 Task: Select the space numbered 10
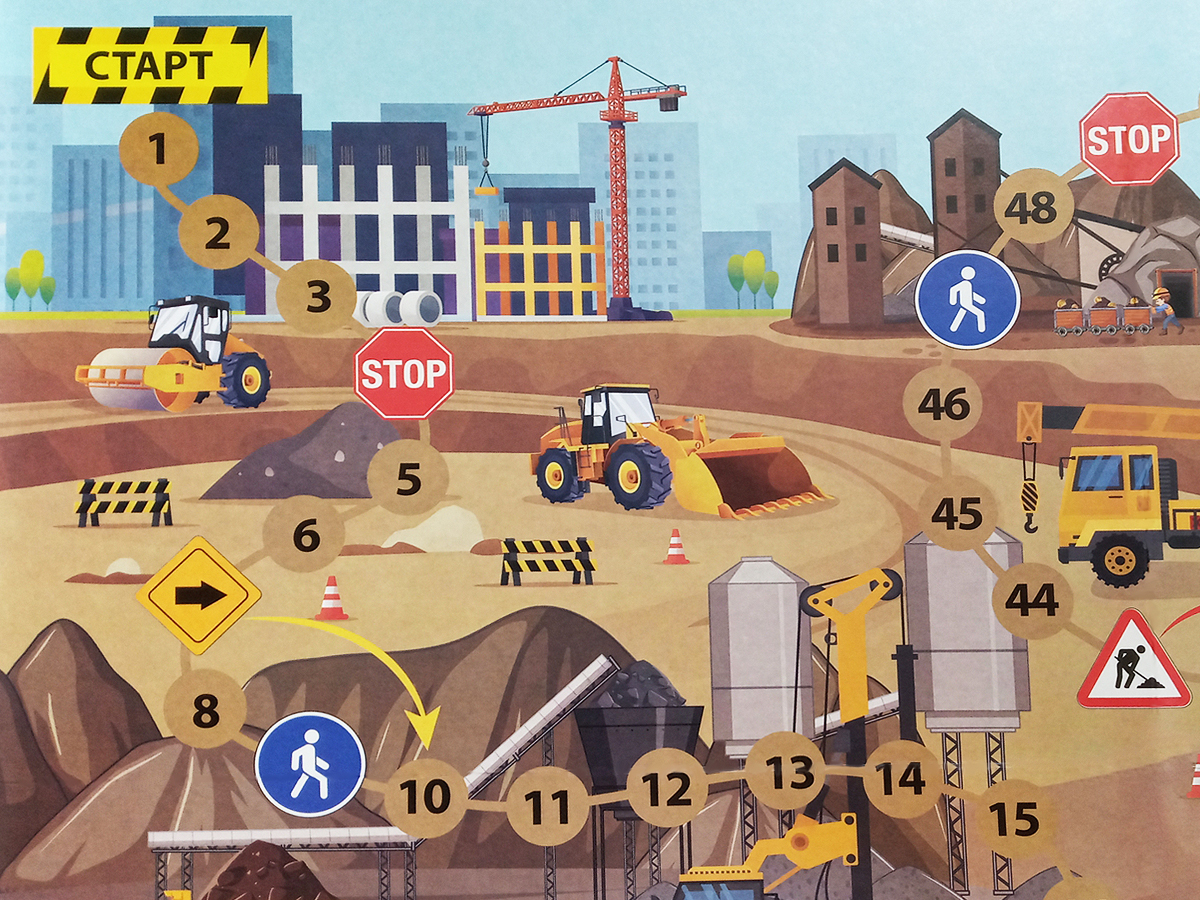point(425,797)
